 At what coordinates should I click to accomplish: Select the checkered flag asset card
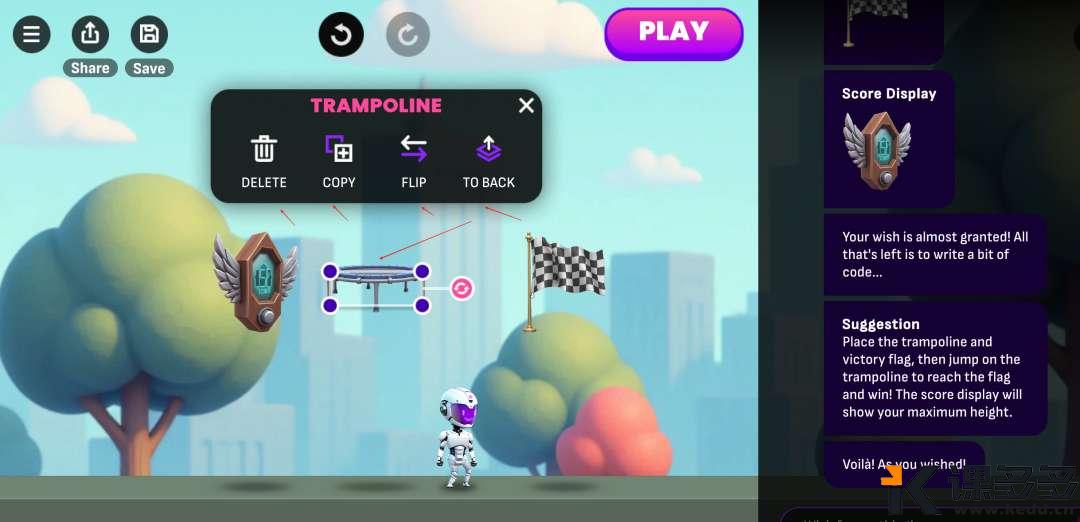882,28
